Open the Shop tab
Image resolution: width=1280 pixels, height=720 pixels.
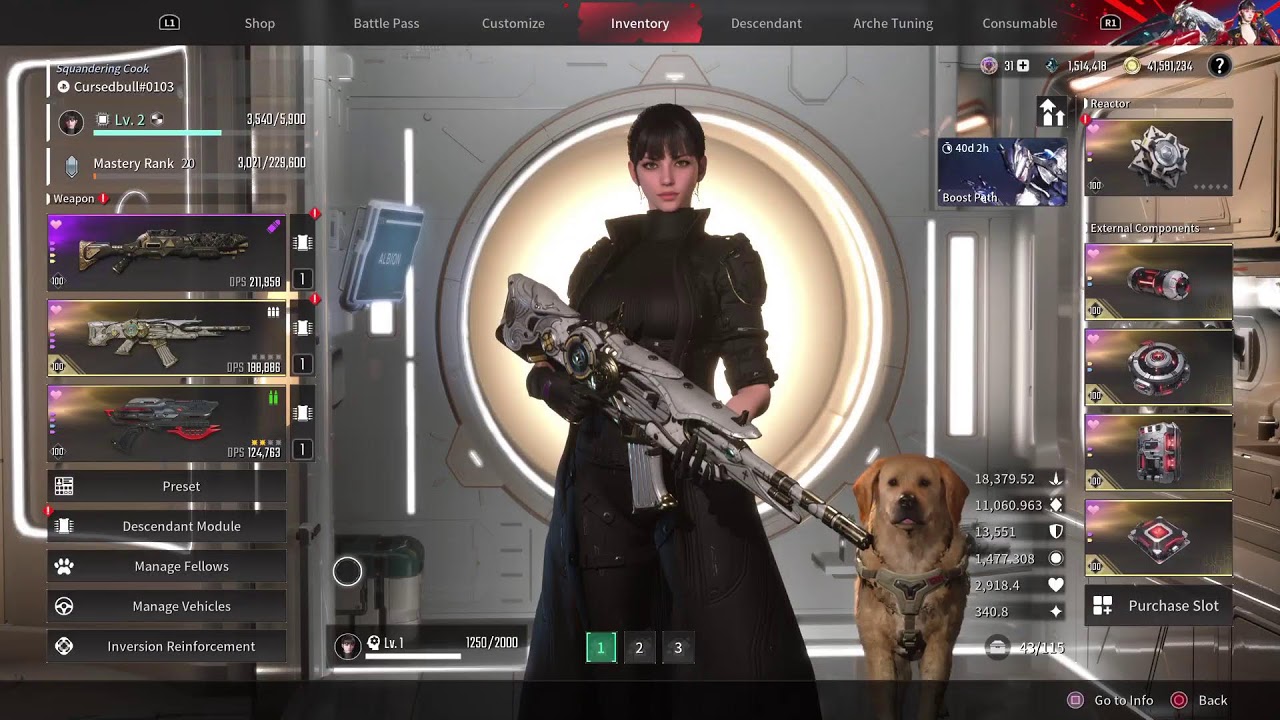[259, 23]
